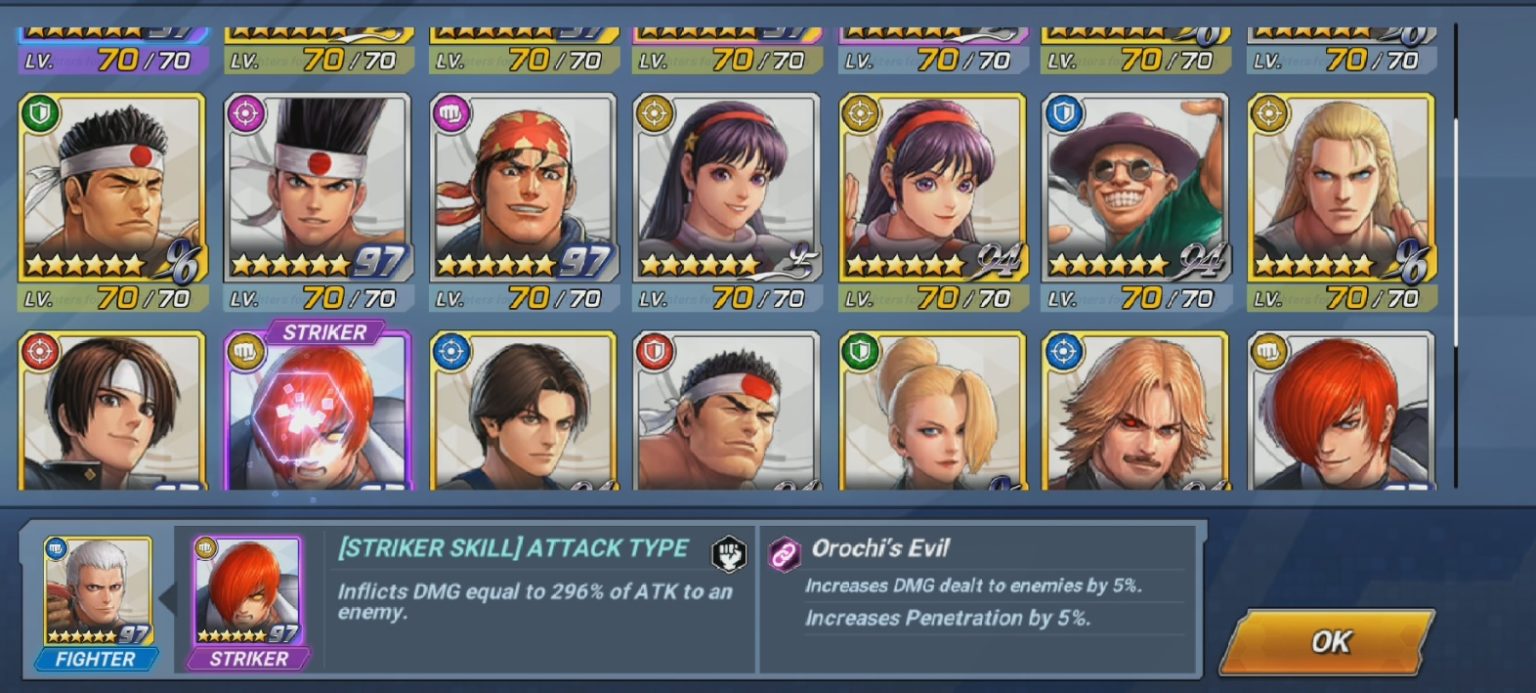Viewport: 1536px width, 693px height.
Task: Pick the blonde ponytail Mature card
Action: 933,412
